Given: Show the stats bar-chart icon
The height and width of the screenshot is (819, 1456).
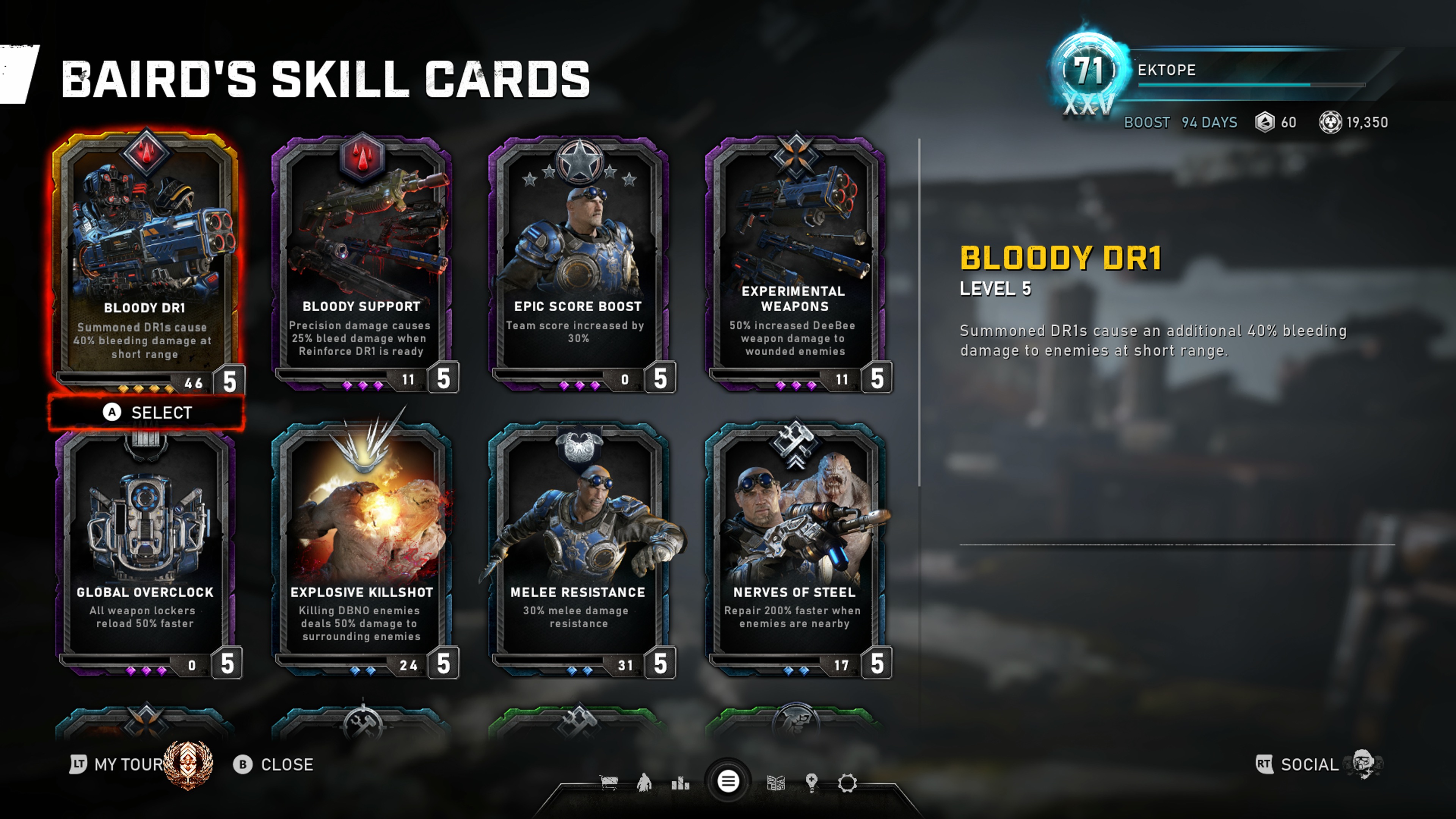Looking at the screenshot, I should click(681, 783).
